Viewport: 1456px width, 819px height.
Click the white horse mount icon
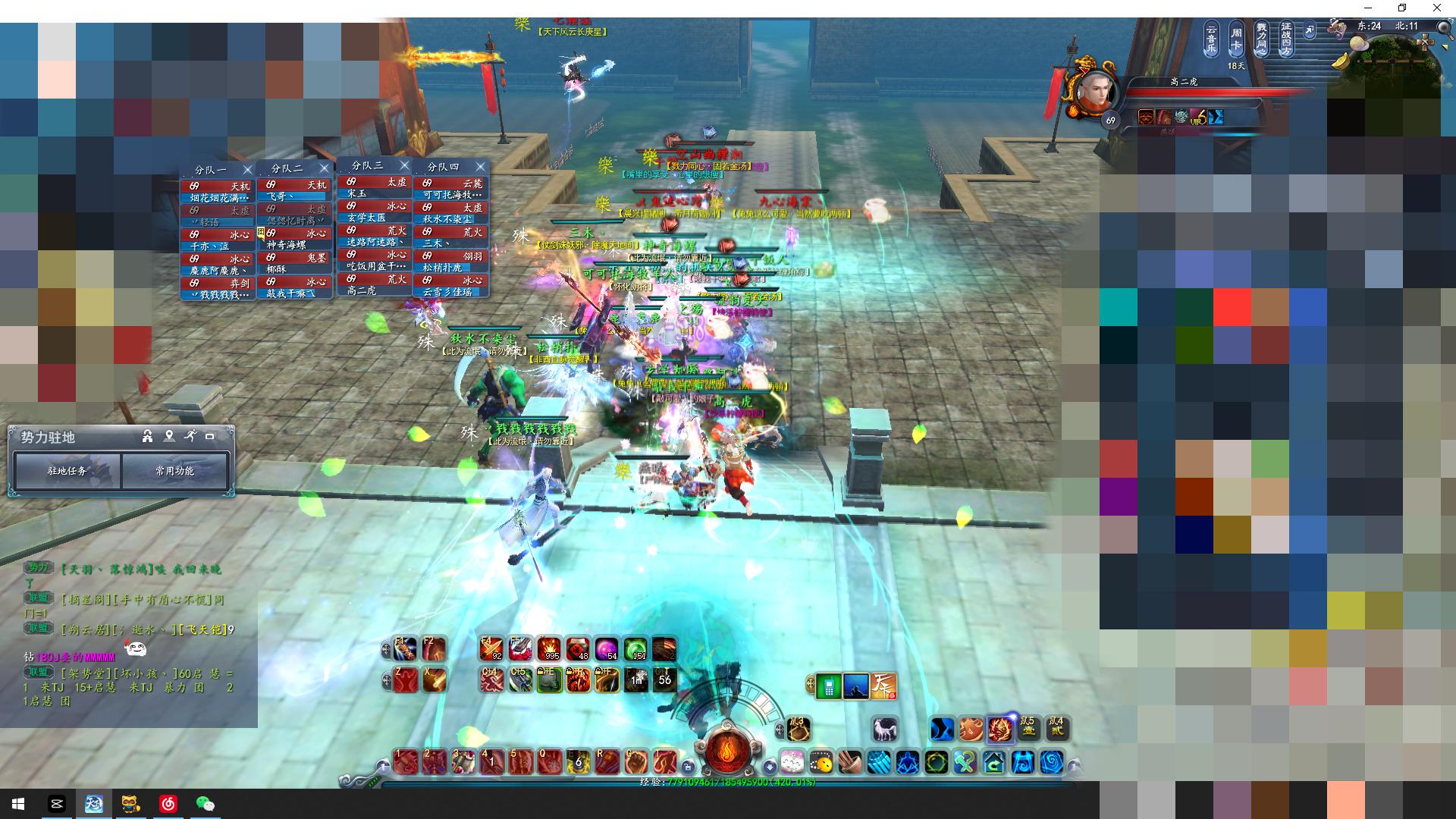point(884,730)
